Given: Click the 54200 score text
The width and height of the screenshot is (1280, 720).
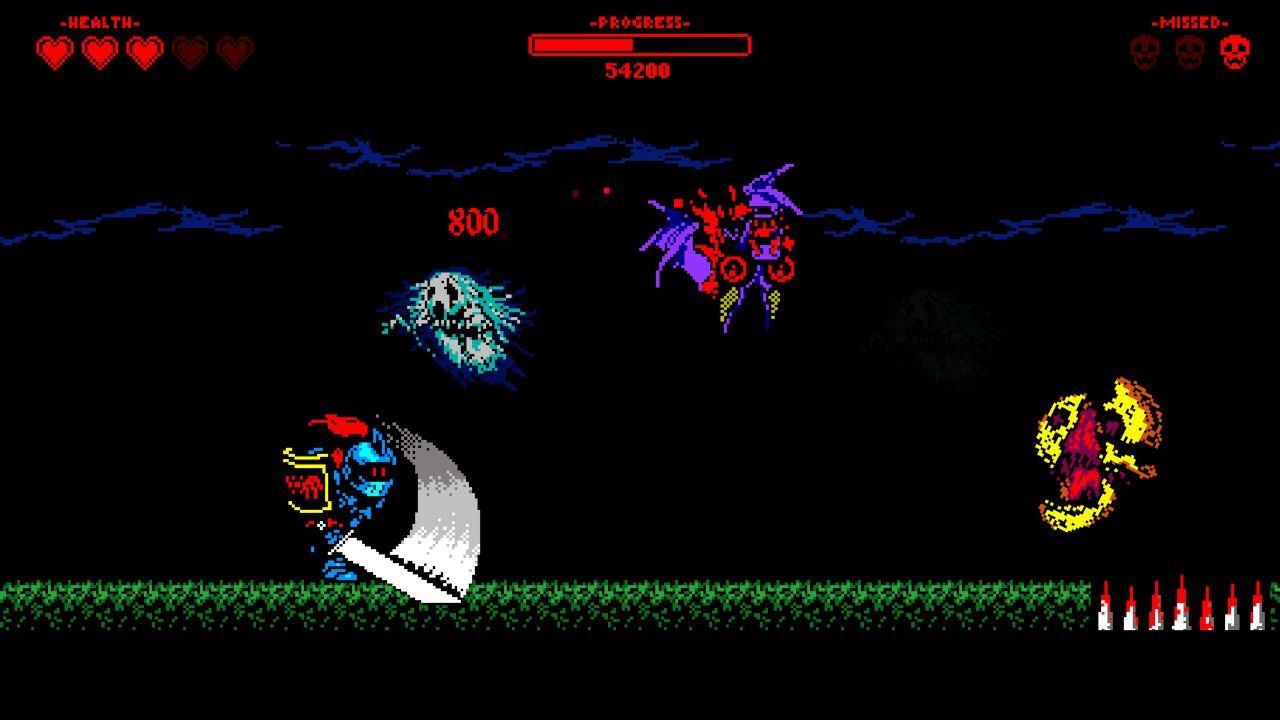Looking at the screenshot, I should pos(640,70).
